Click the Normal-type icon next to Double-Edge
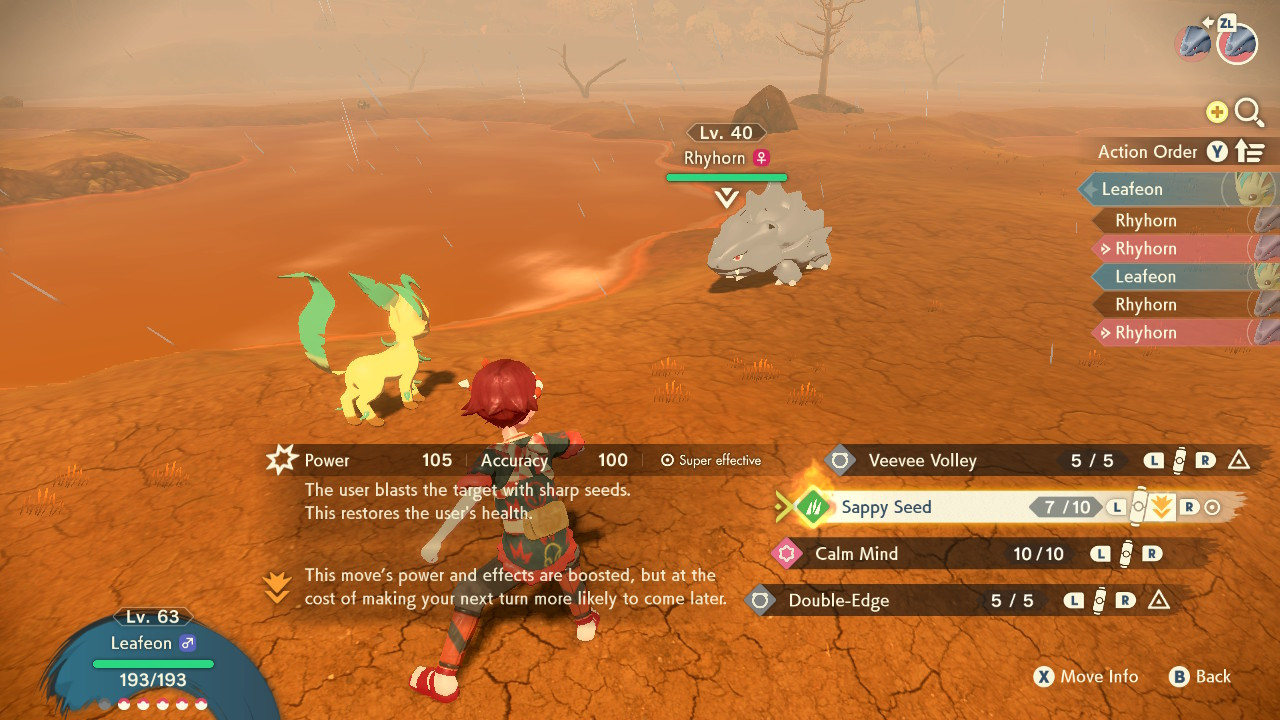The width and height of the screenshot is (1280, 720). point(760,601)
